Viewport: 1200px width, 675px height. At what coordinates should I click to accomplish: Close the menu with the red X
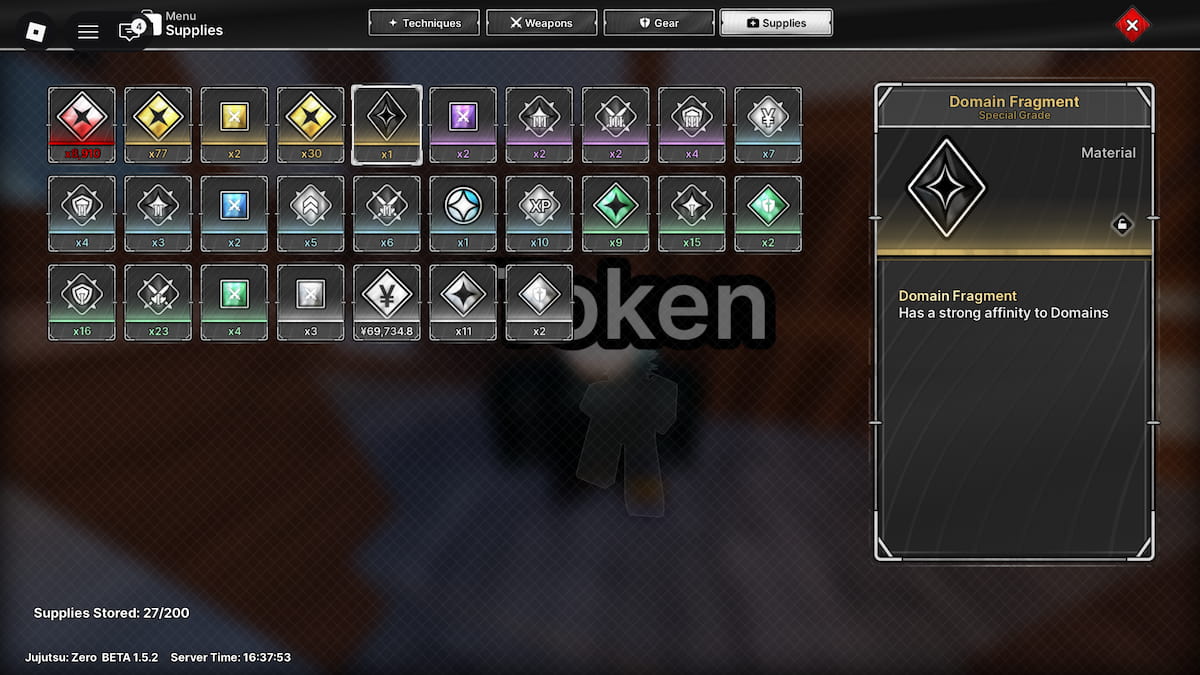[x=1132, y=26]
